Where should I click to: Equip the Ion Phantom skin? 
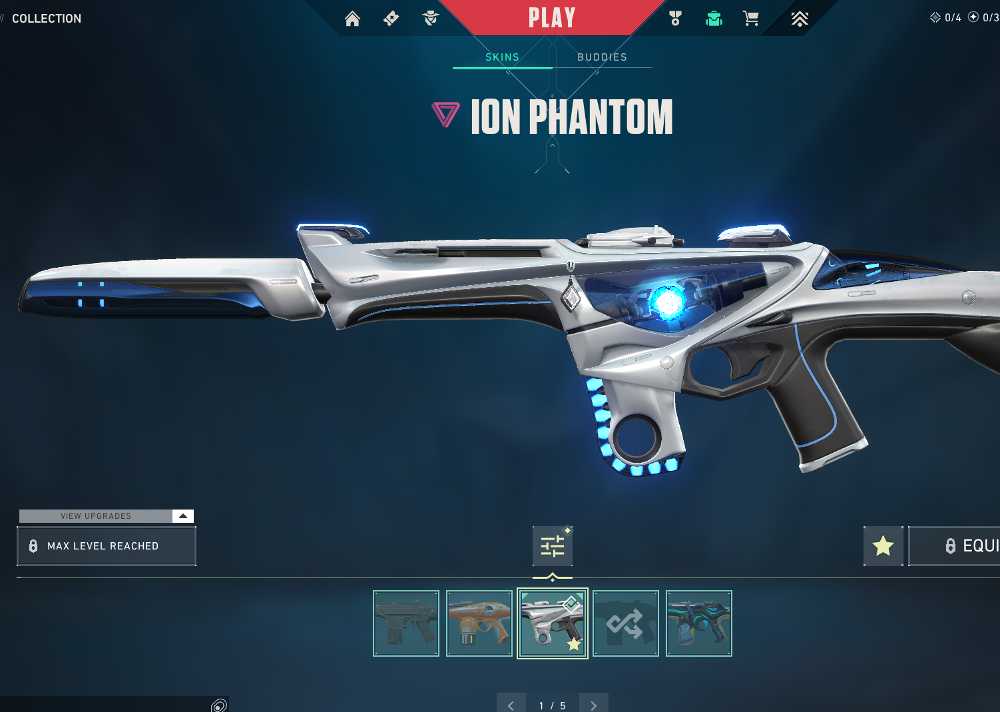pos(960,546)
